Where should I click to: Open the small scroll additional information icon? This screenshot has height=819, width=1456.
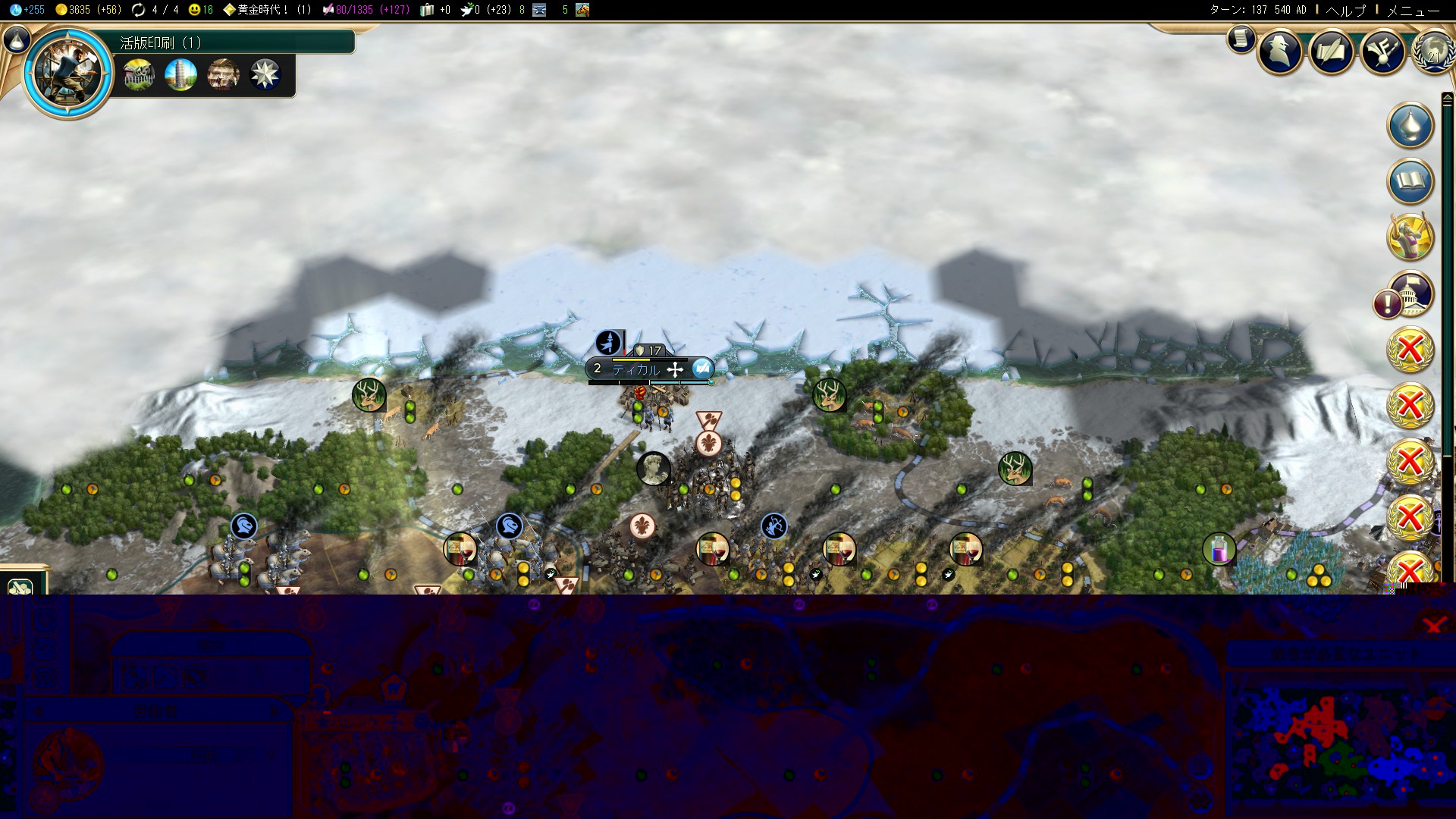(x=1241, y=38)
